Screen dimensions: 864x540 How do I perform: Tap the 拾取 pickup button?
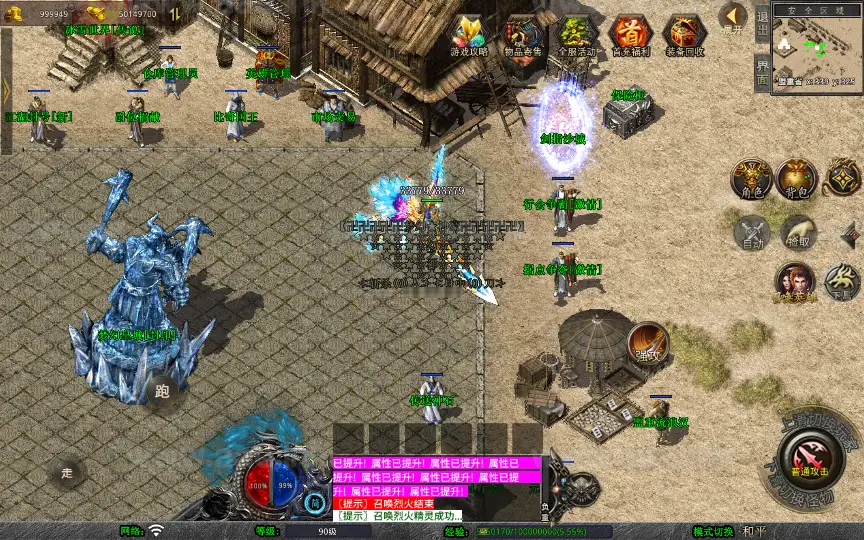tap(797, 233)
